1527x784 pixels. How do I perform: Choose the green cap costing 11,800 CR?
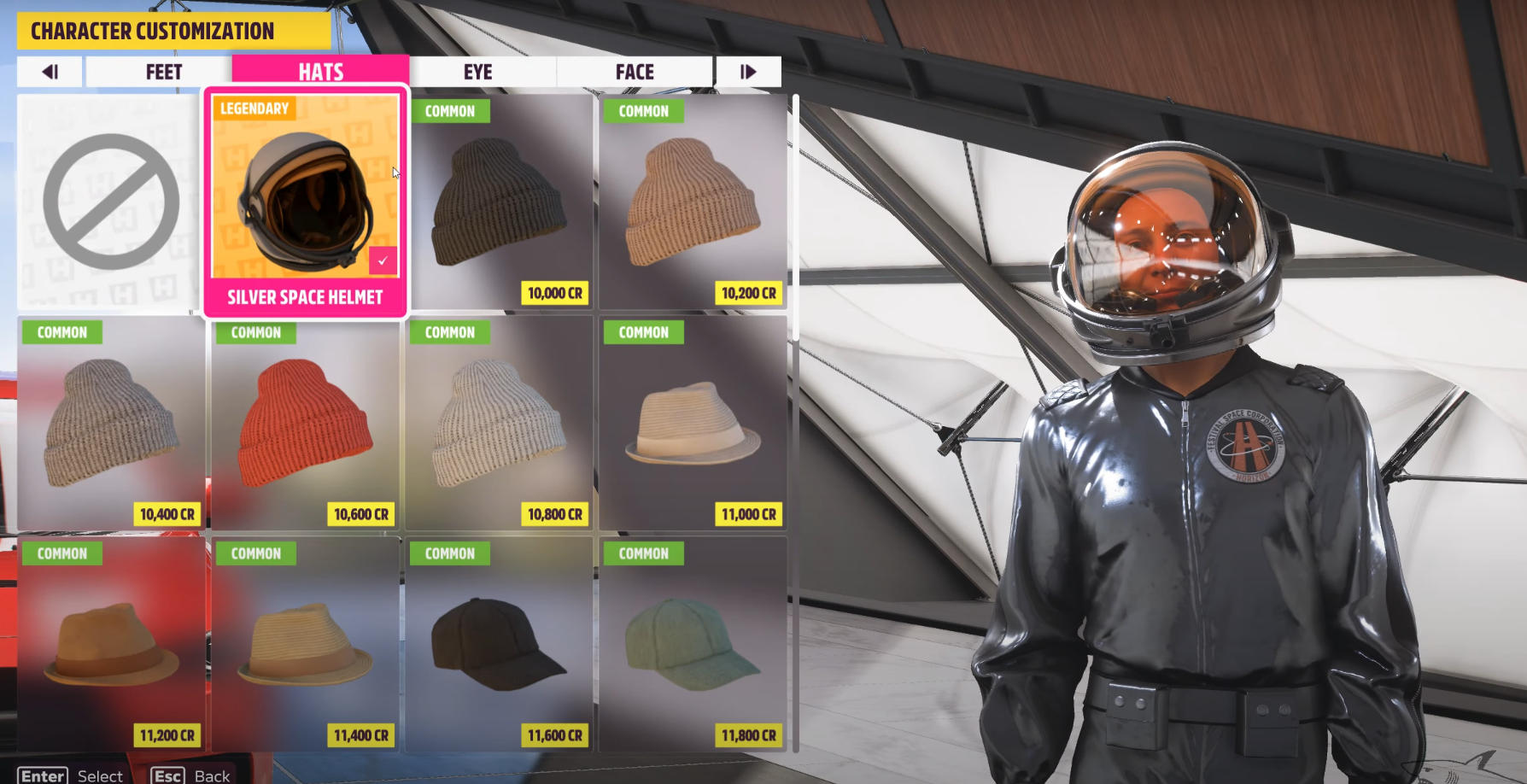(x=693, y=644)
